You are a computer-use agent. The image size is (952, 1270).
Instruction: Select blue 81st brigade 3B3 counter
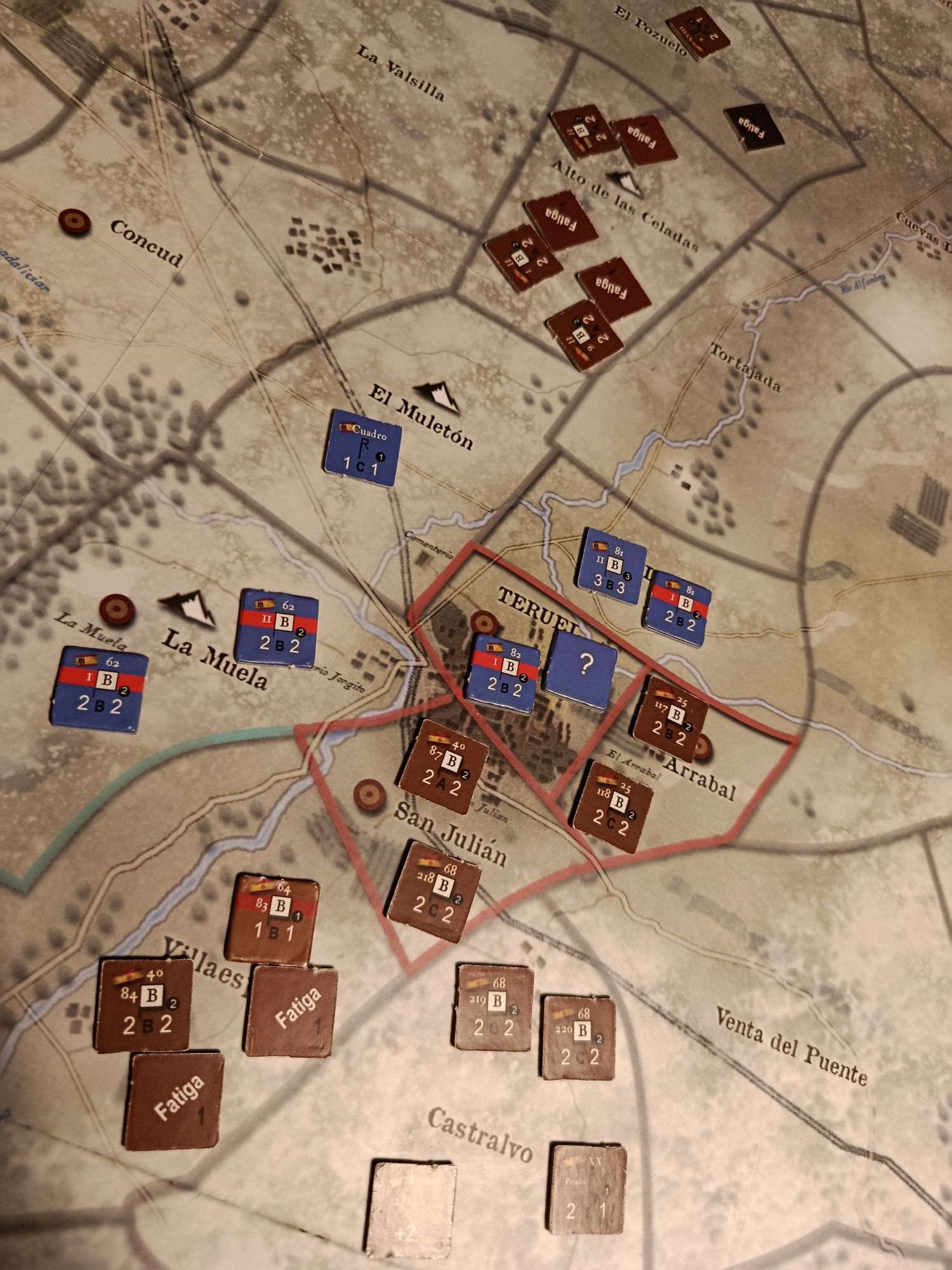611,566
